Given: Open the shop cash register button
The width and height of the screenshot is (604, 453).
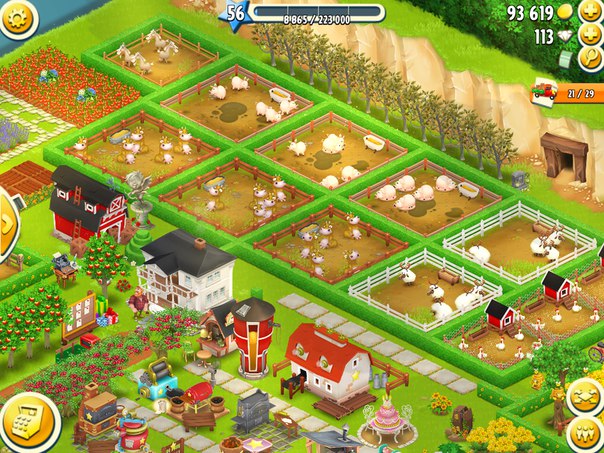Looking at the screenshot, I should (24, 423).
